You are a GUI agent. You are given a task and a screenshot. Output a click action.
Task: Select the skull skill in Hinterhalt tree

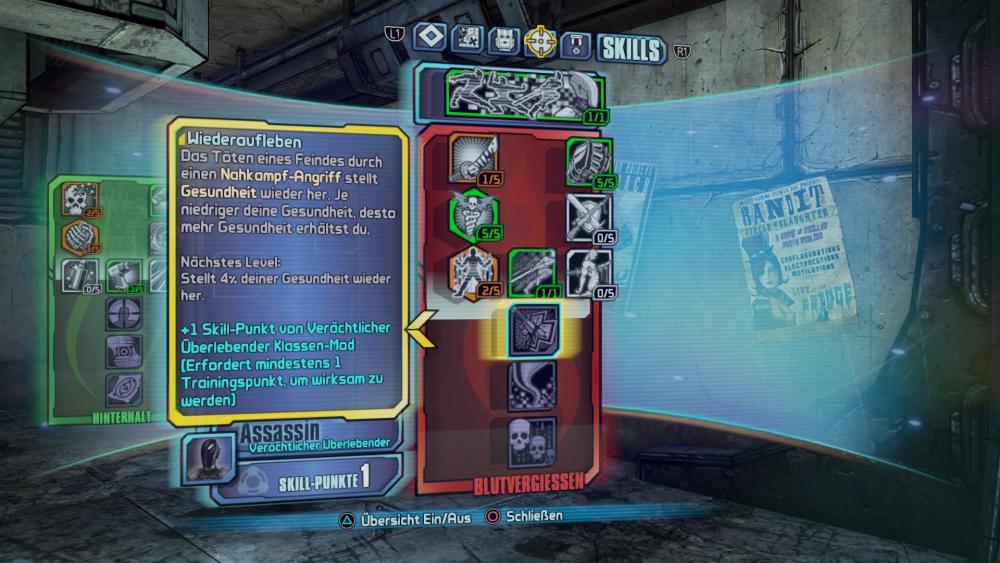click(x=80, y=198)
